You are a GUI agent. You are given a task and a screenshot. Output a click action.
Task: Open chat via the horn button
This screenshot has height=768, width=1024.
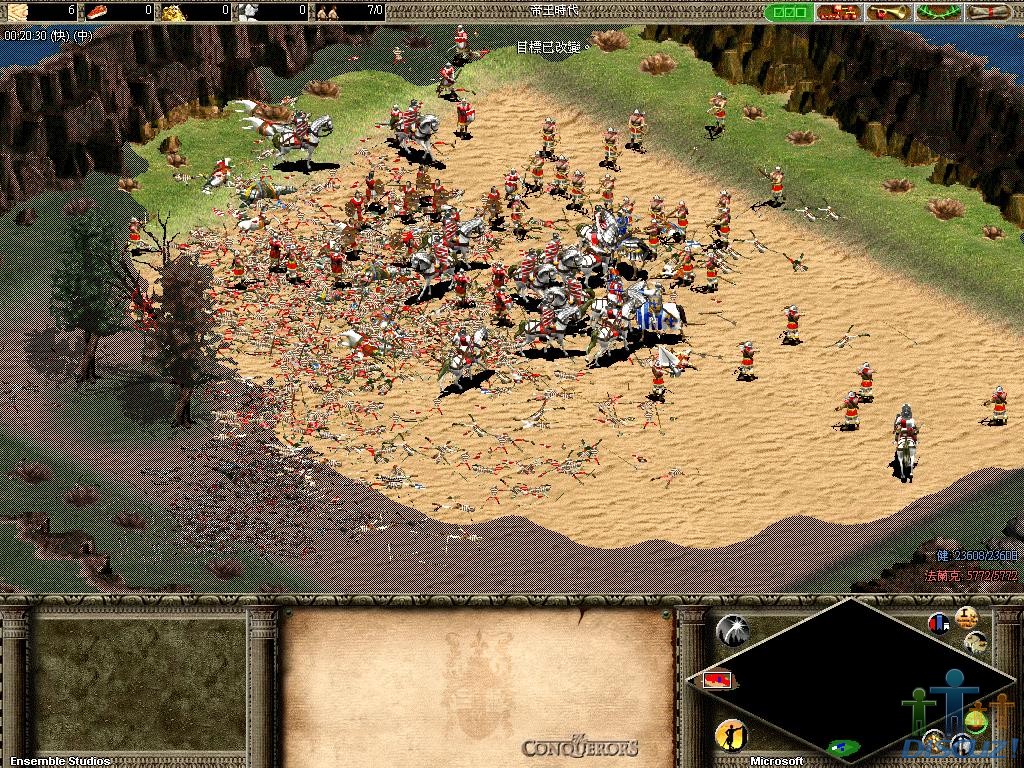pyautogui.click(x=889, y=12)
